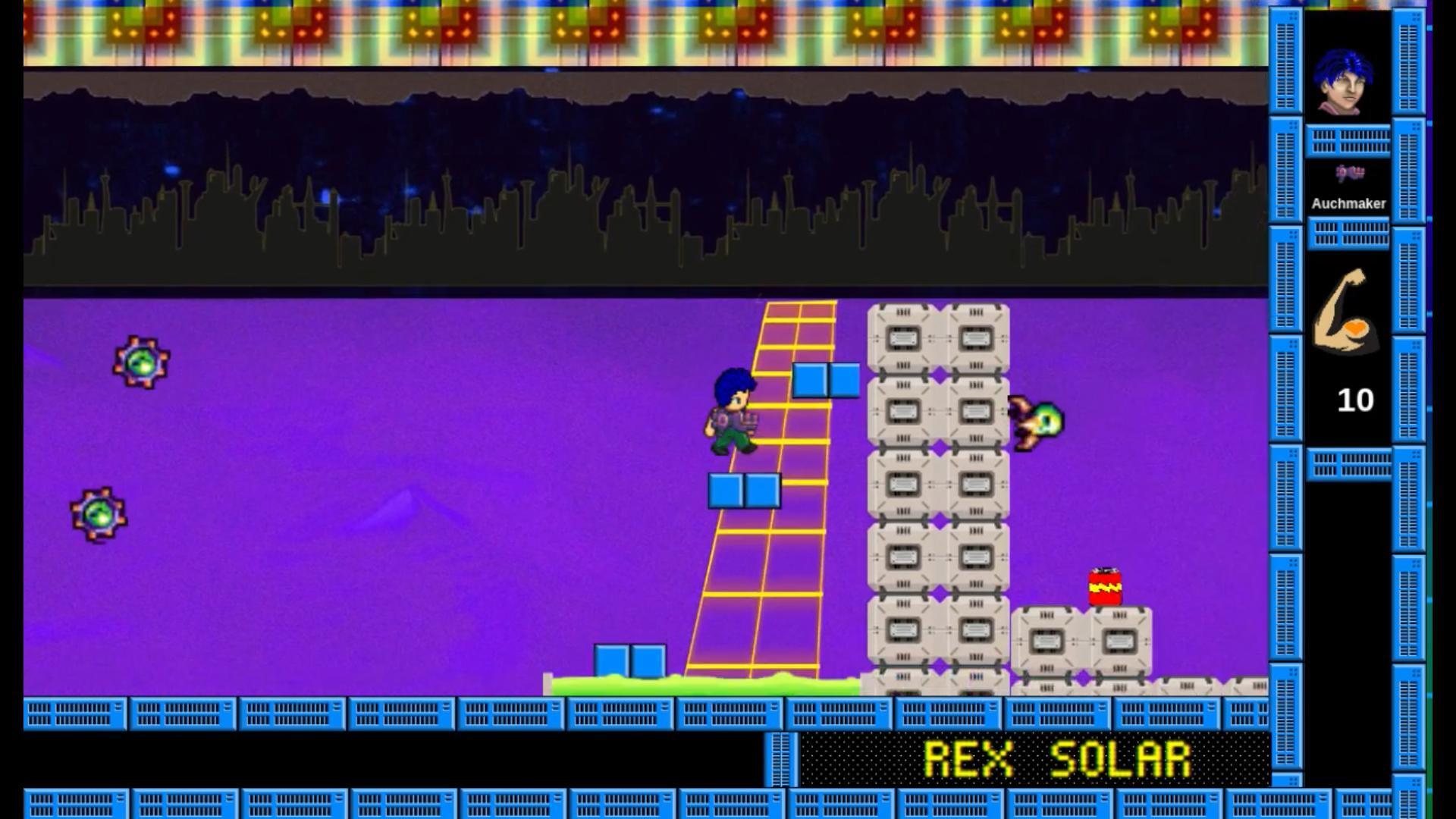Click the gear enemy near the left edge
This screenshot has height=819, width=1456.
140,364
